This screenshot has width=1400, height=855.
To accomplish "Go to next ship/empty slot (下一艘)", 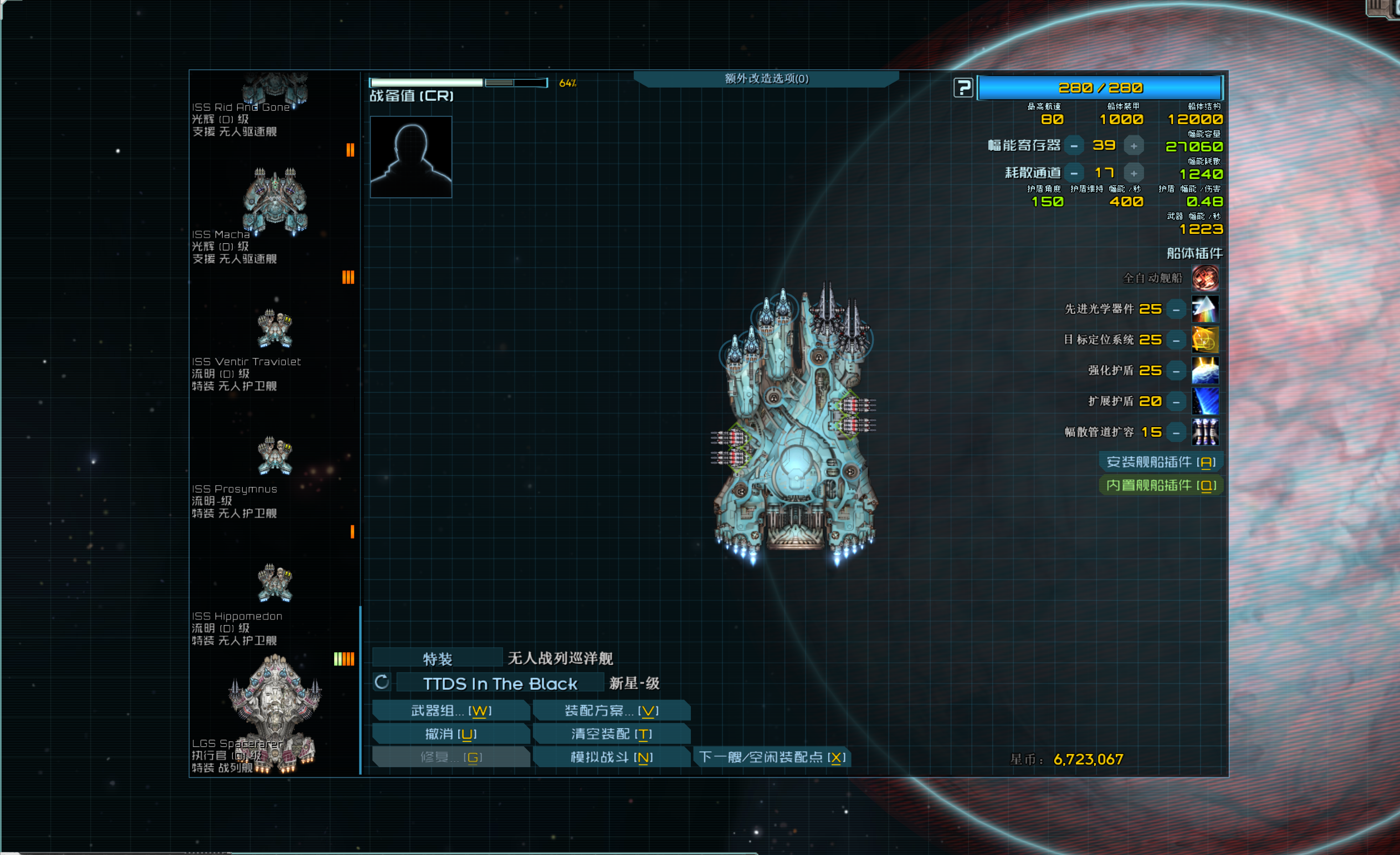I will click(772, 757).
